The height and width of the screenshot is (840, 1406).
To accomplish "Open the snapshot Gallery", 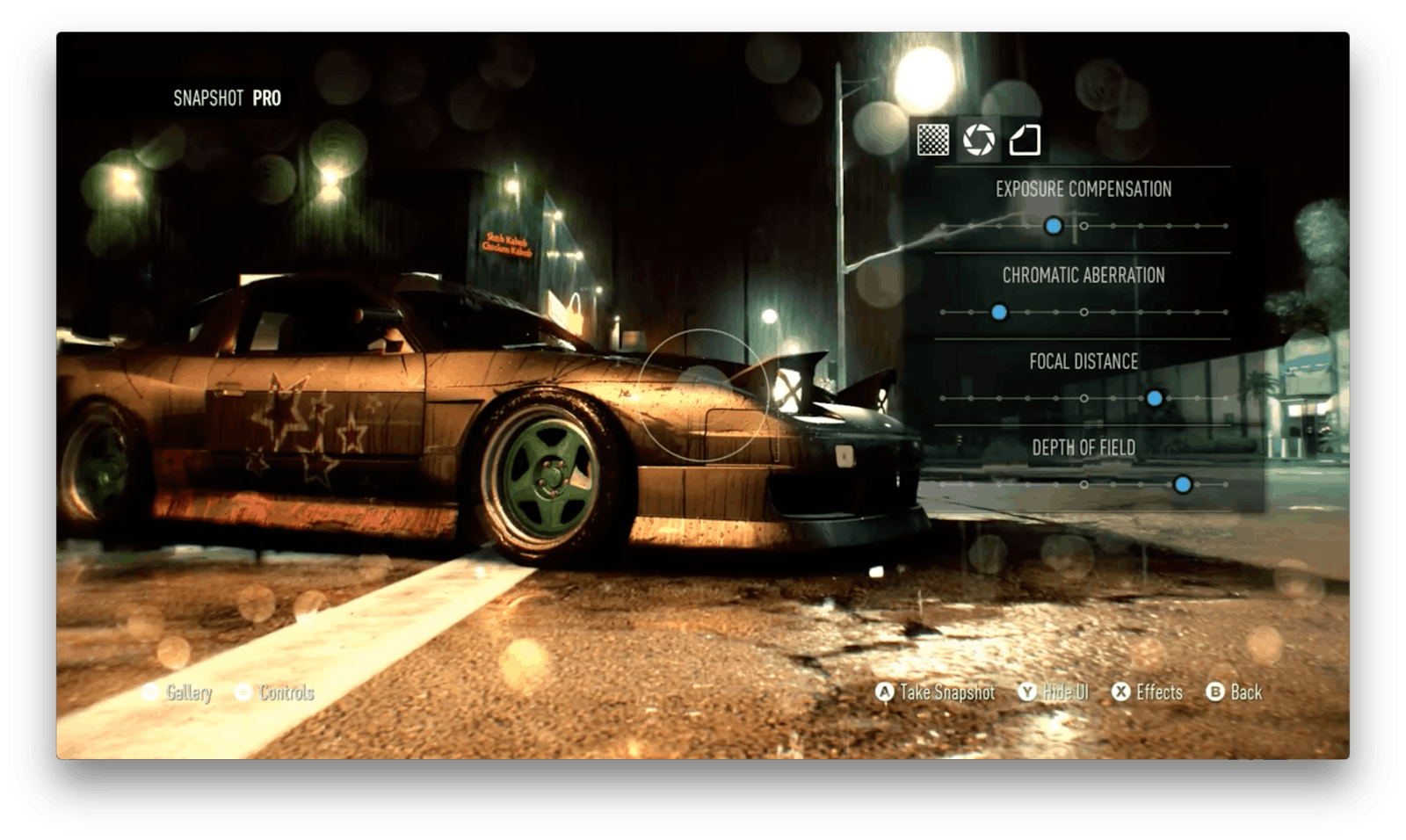I will pos(178,692).
